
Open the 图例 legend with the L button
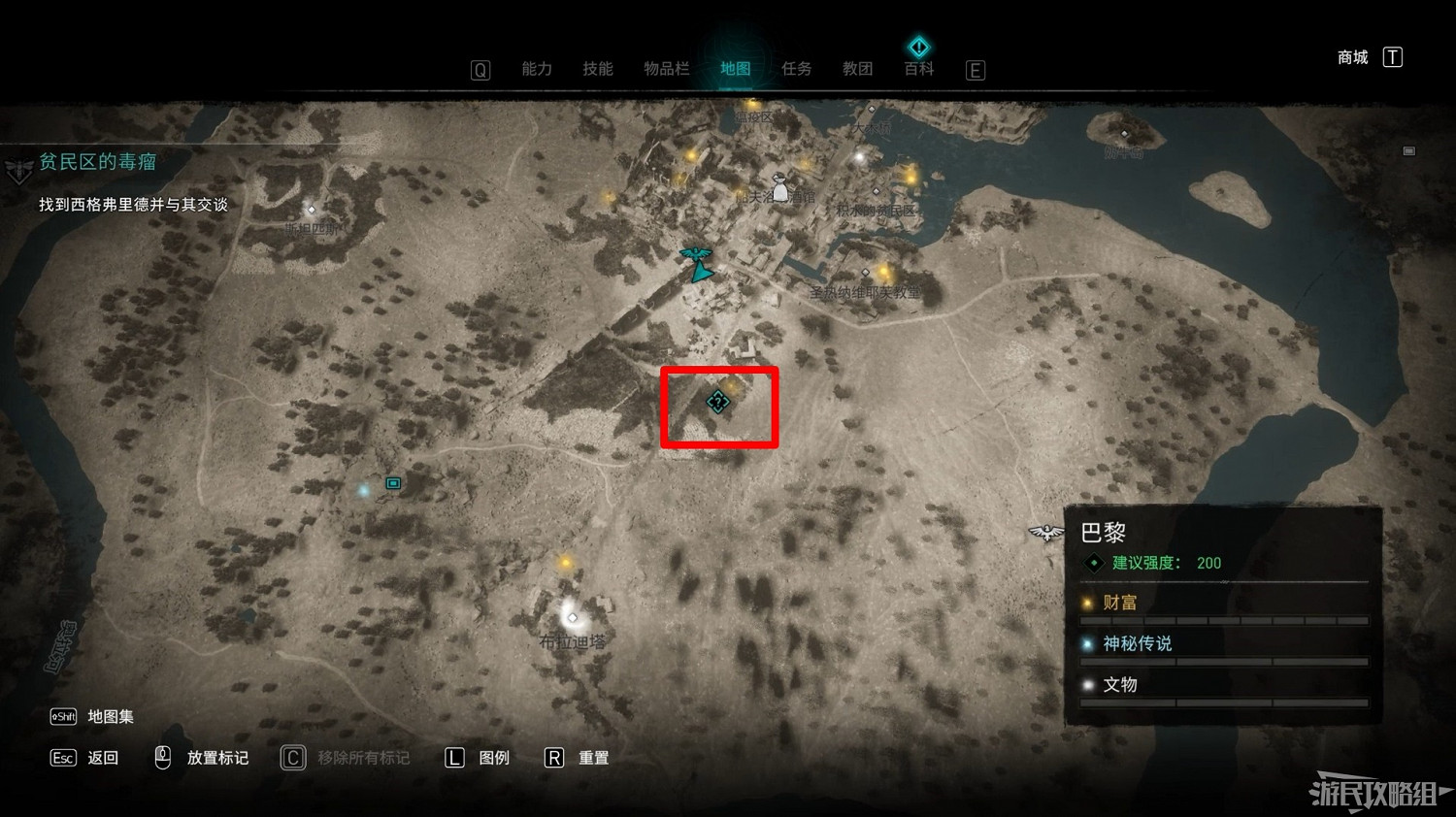click(x=454, y=757)
